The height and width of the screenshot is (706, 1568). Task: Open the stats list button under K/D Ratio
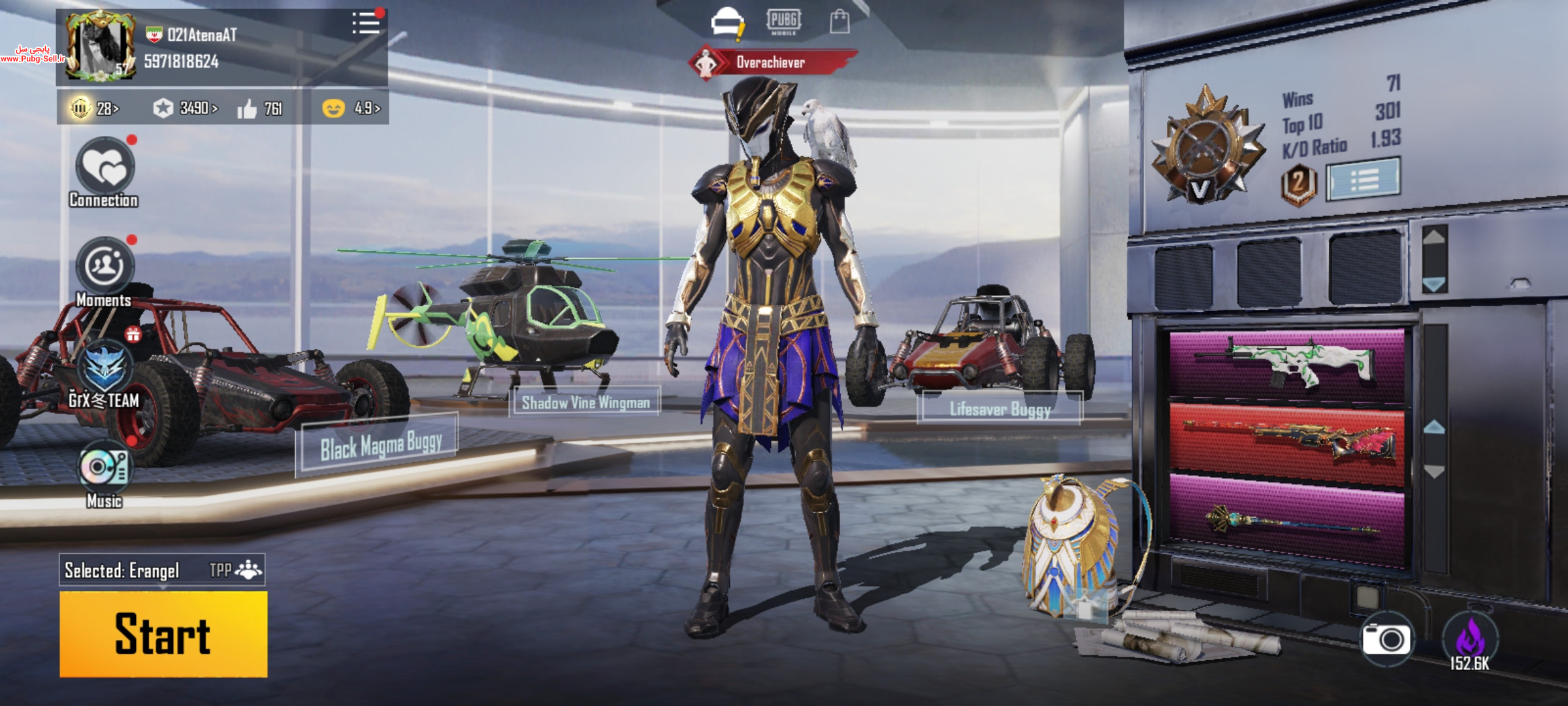1364,178
